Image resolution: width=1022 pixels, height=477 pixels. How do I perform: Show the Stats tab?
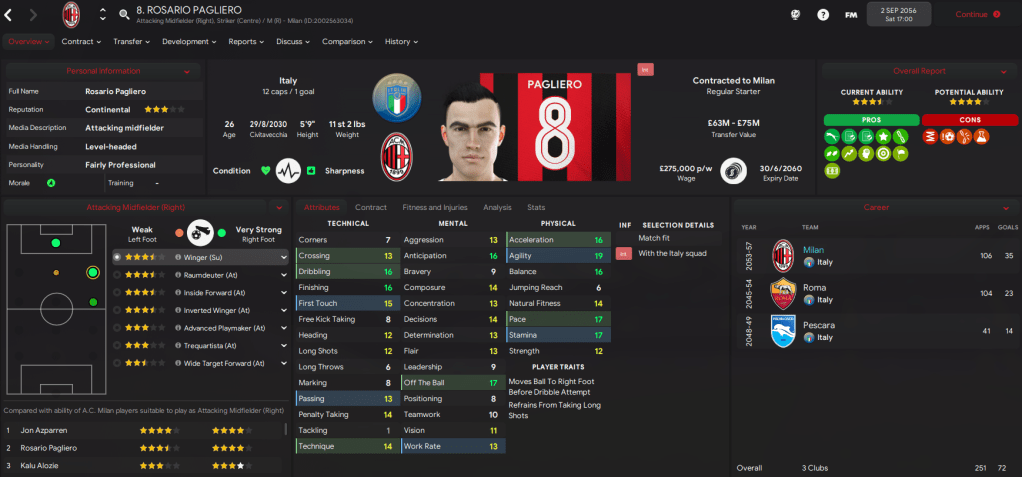(536, 207)
